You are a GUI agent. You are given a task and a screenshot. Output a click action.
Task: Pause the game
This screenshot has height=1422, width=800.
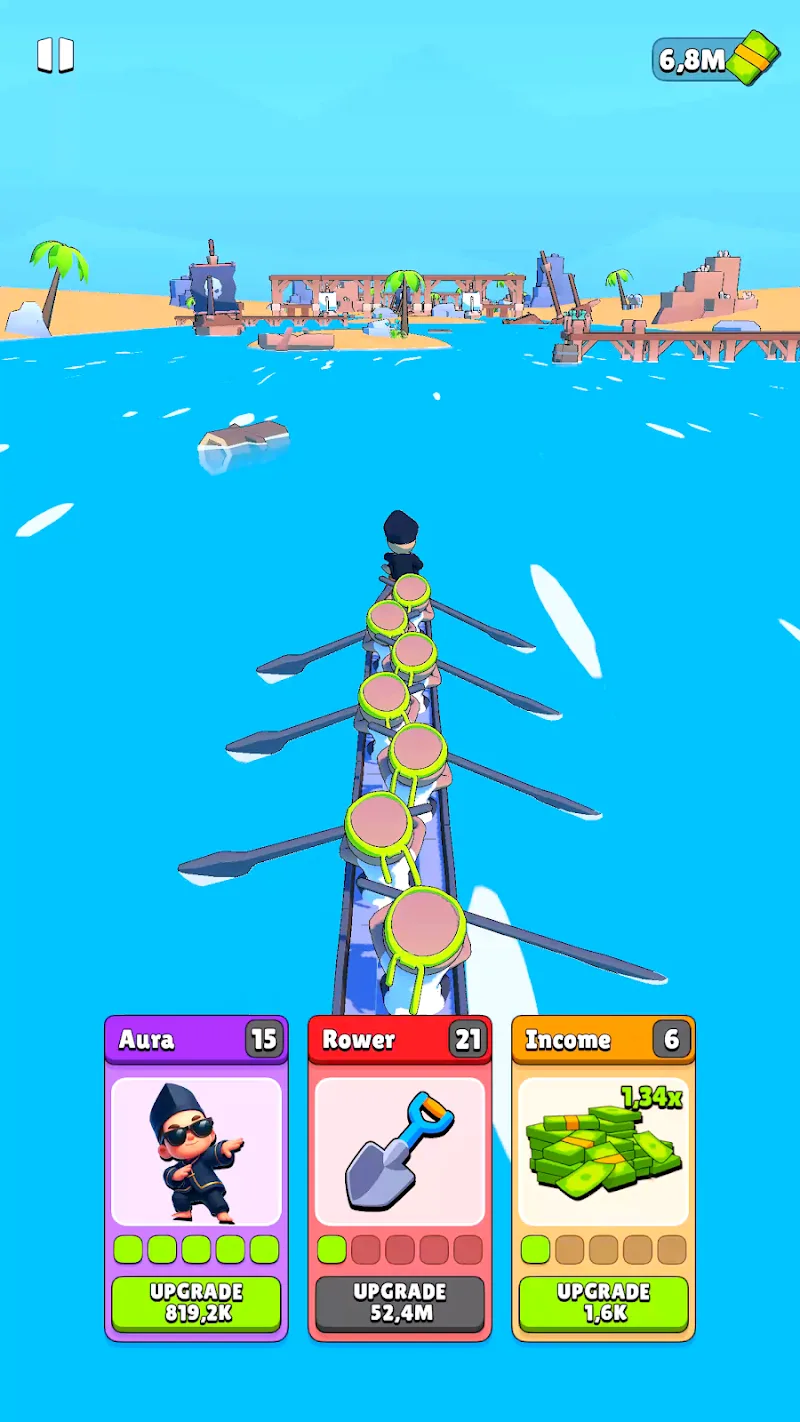(x=56, y=56)
